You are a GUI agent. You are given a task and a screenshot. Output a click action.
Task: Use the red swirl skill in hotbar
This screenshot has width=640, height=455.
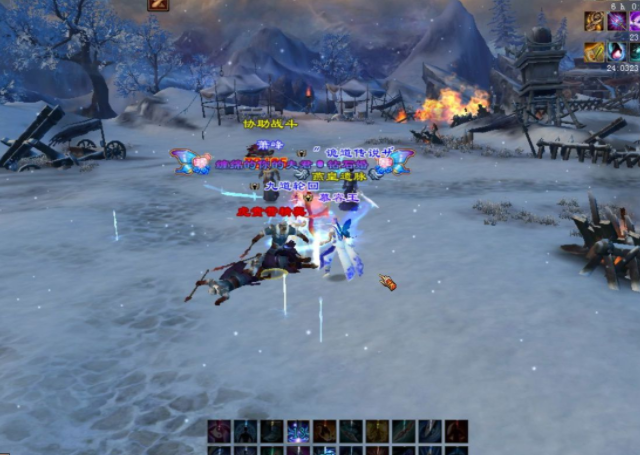[x=219, y=432]
